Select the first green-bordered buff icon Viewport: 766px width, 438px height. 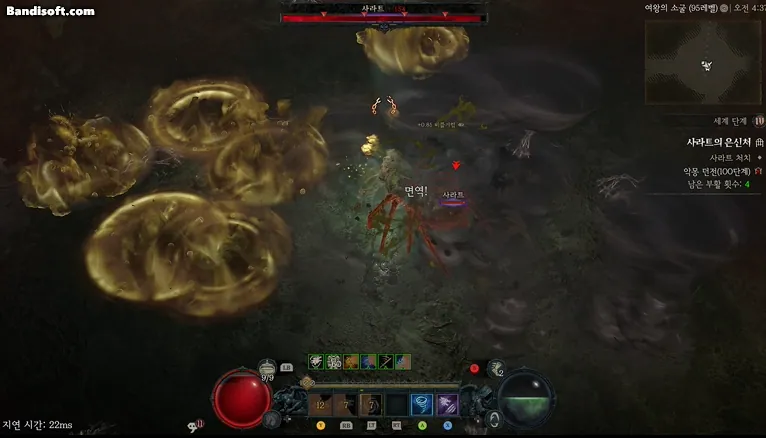316,361
